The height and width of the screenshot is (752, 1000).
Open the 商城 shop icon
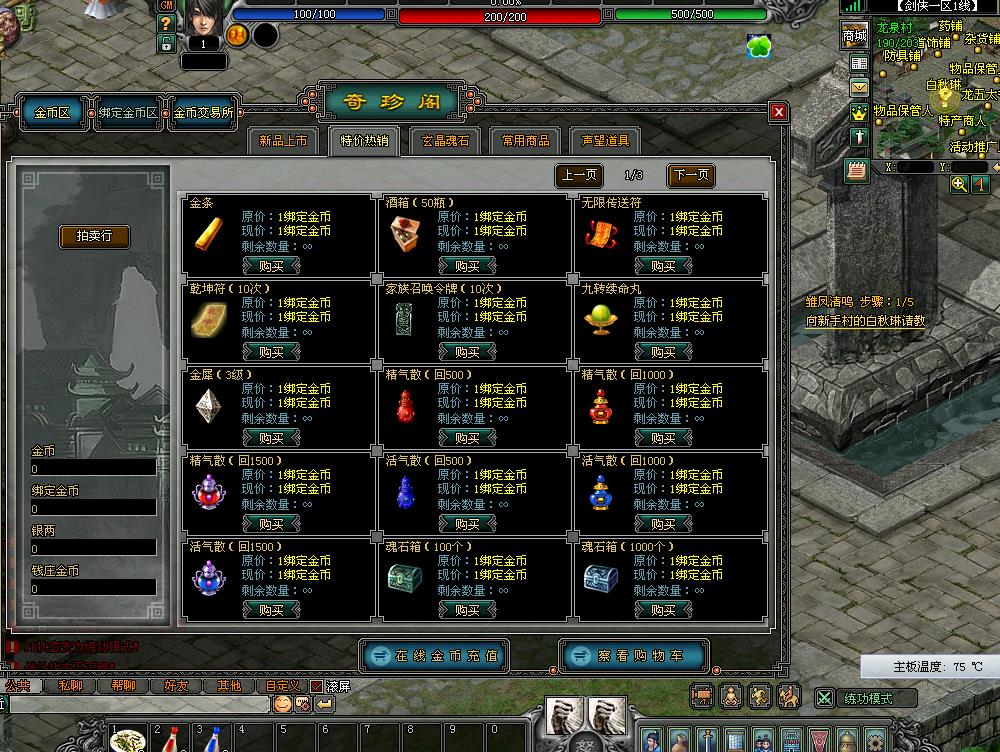[855, 37]
